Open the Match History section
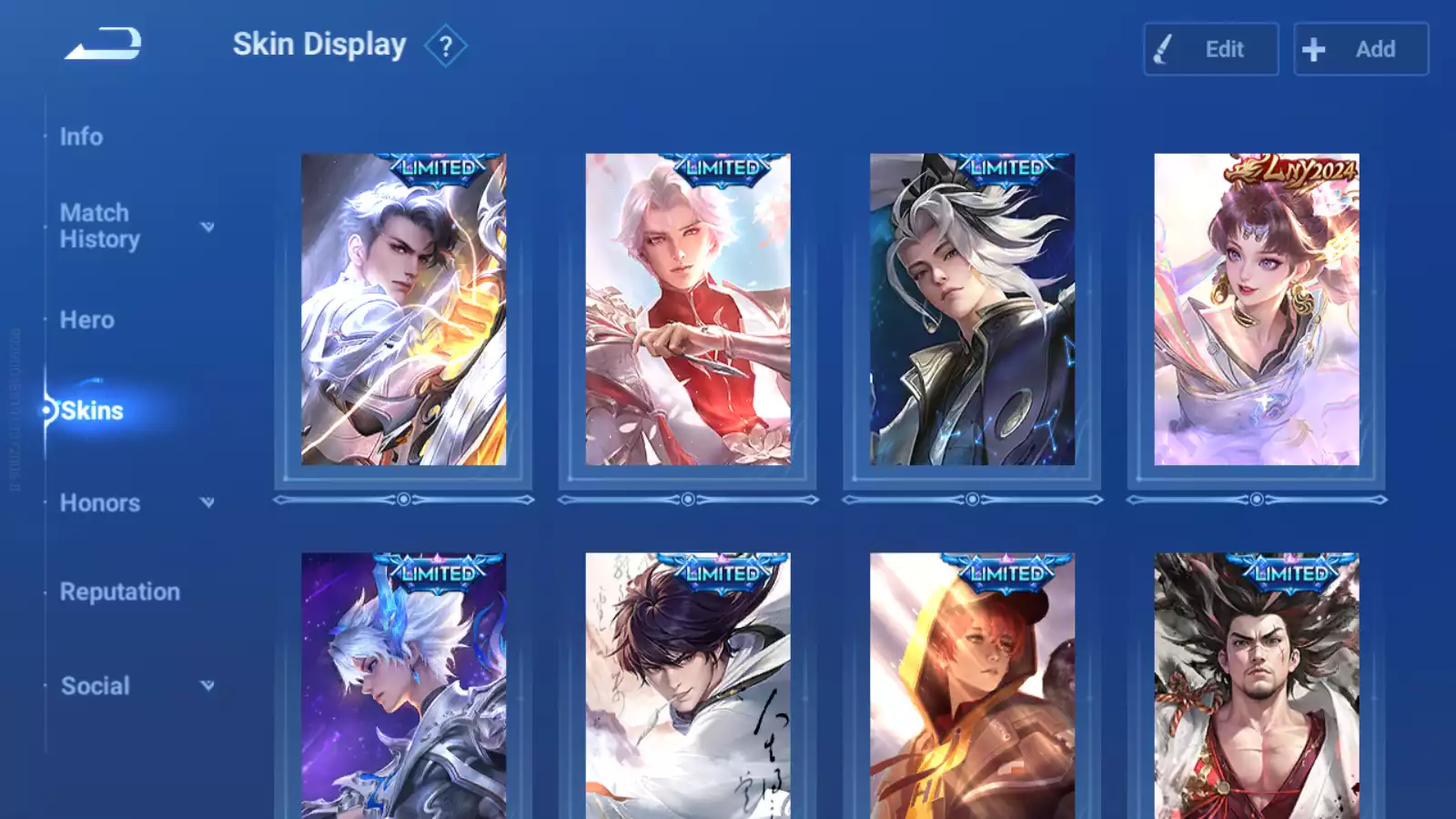This screenshot has width=1456, height=819. click(99, 226)
